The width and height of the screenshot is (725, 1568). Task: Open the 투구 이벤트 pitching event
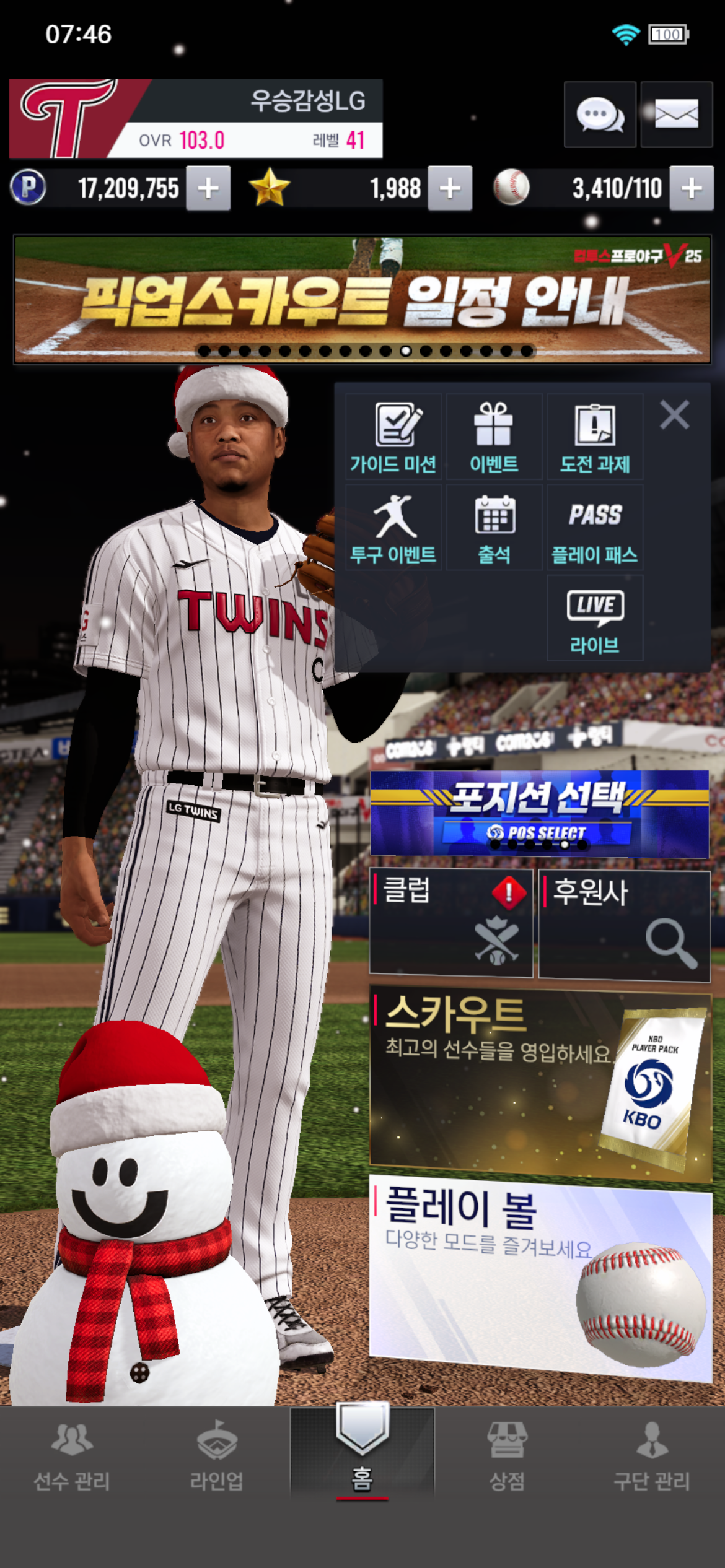(393, 528)
